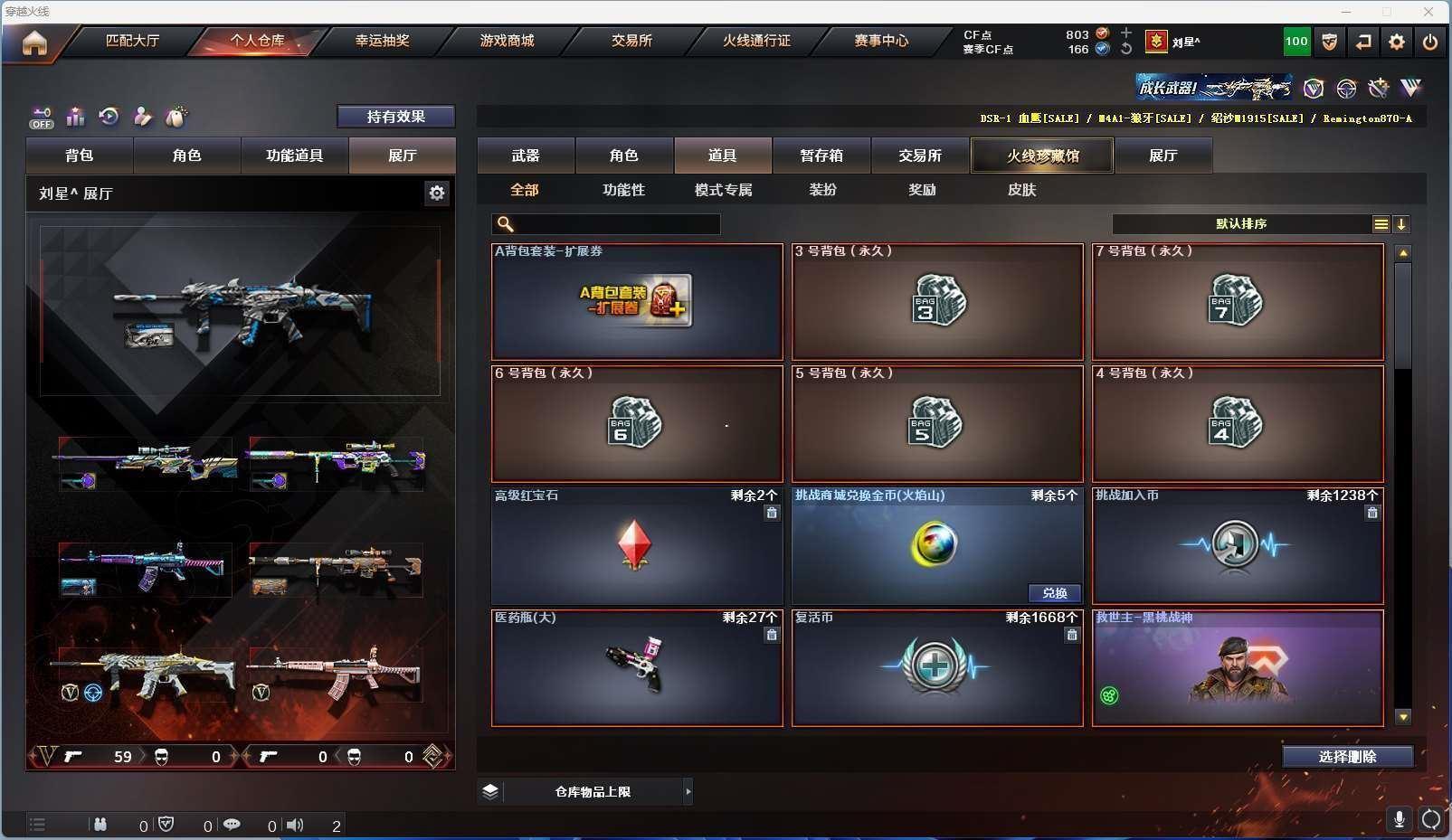Image resolution: width=1452 pixels, height=840 pixels.
Task: Go to 幸运抽奖 lucky draw
Action: pyautogui.click(x=382, y=41)
